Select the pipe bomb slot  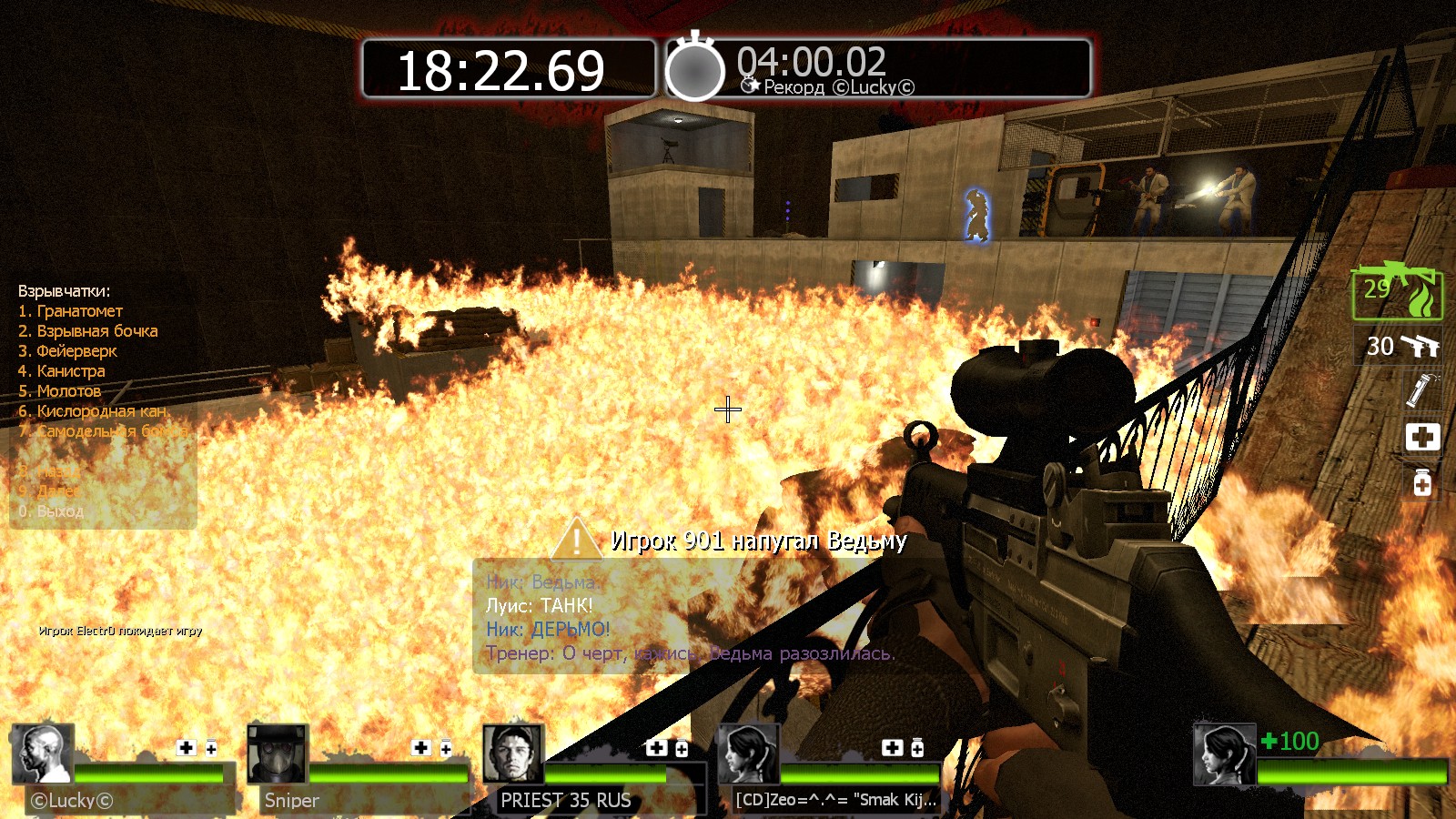(1421, 389)
